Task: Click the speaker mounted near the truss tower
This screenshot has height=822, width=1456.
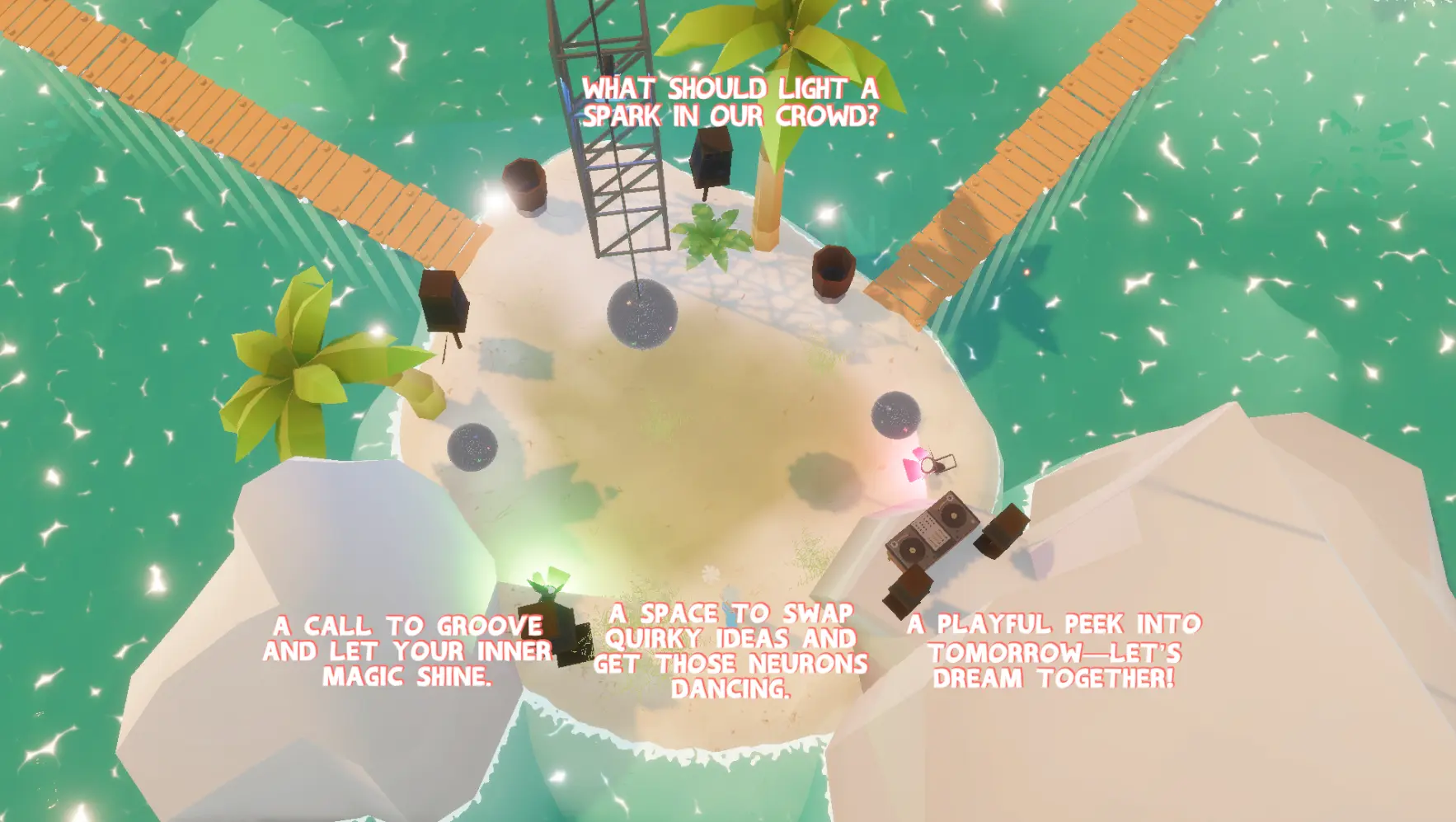Action: (x=713, y=161)
